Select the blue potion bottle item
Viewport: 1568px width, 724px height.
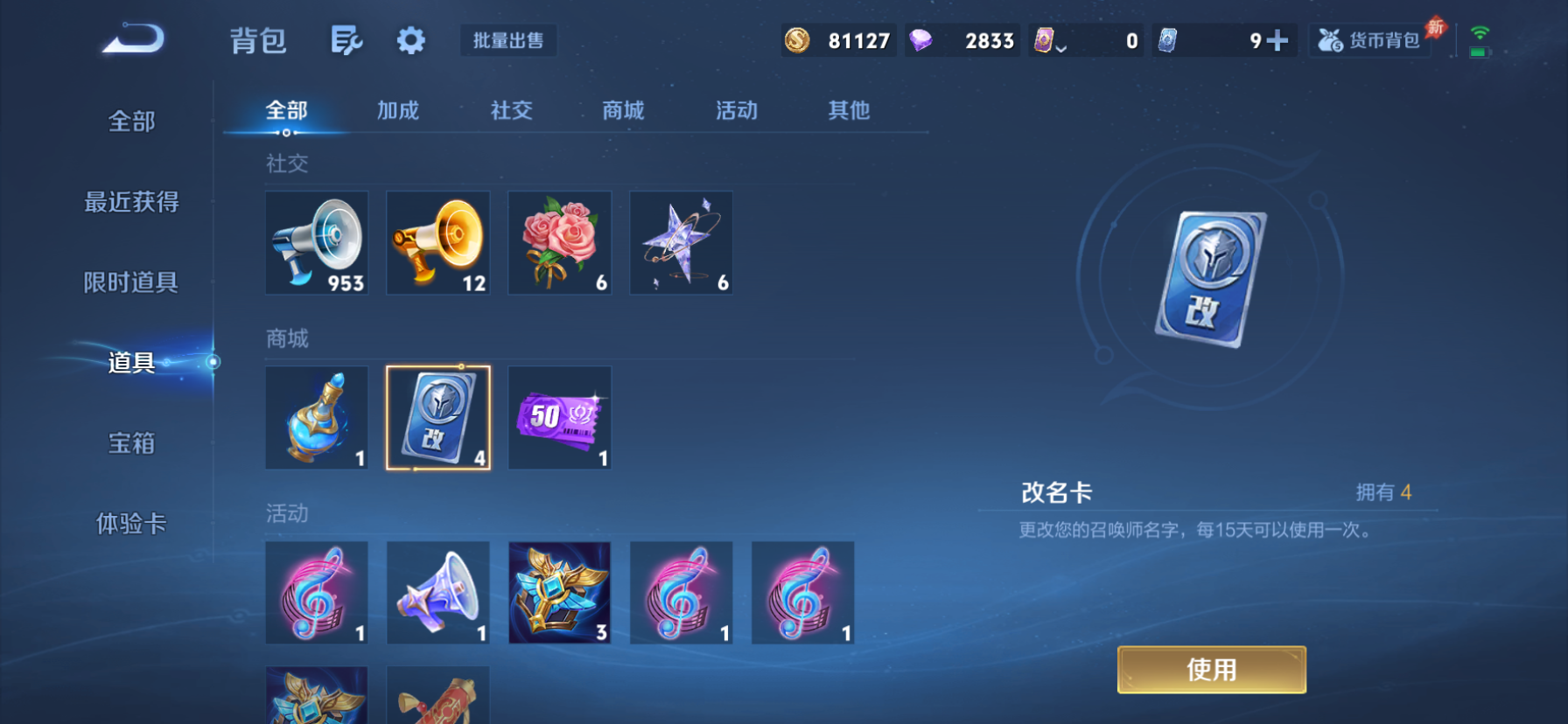(x=316, y=418)
